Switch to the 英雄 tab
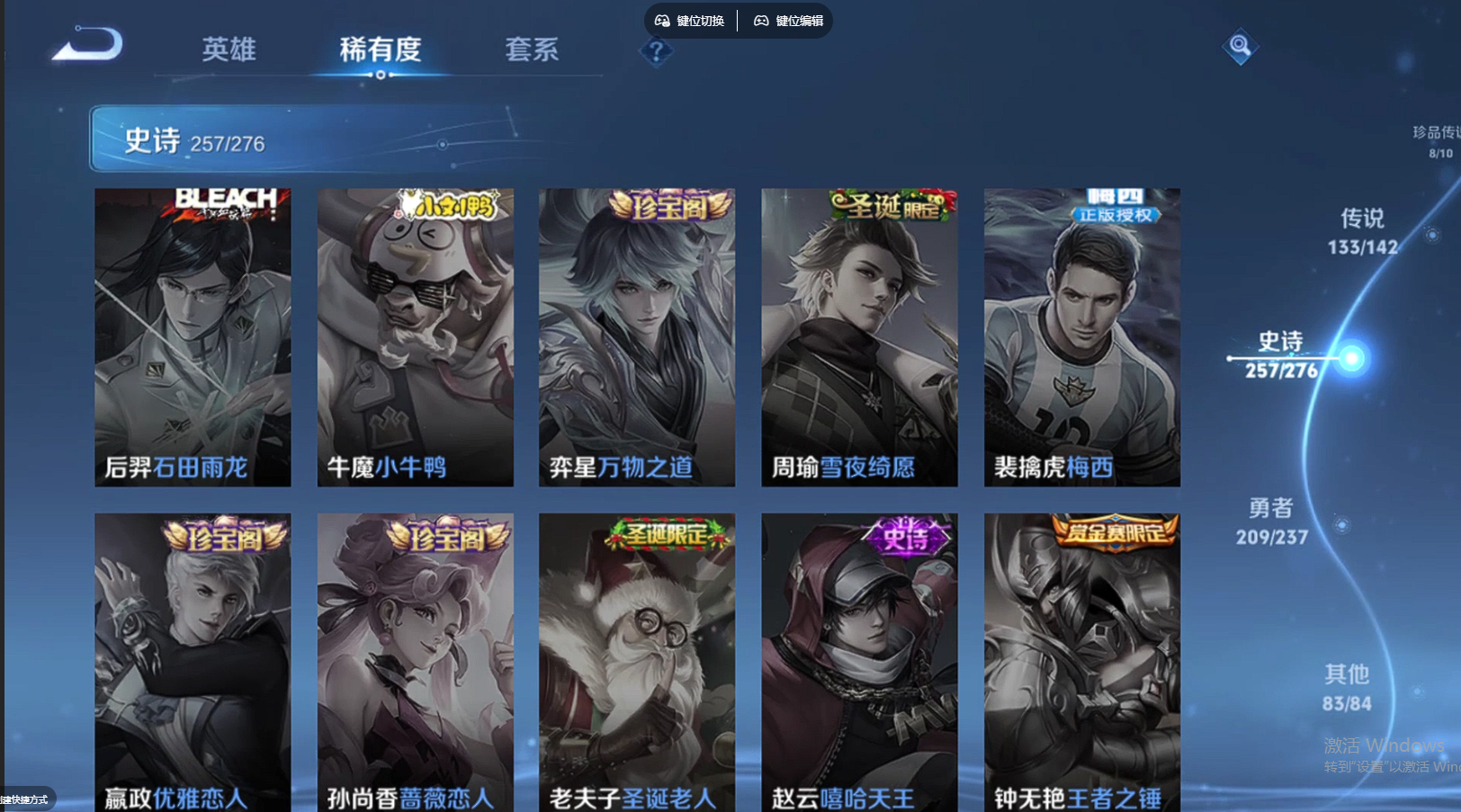The width and height of the screenshot is (1461, 812). click(230, 51)
